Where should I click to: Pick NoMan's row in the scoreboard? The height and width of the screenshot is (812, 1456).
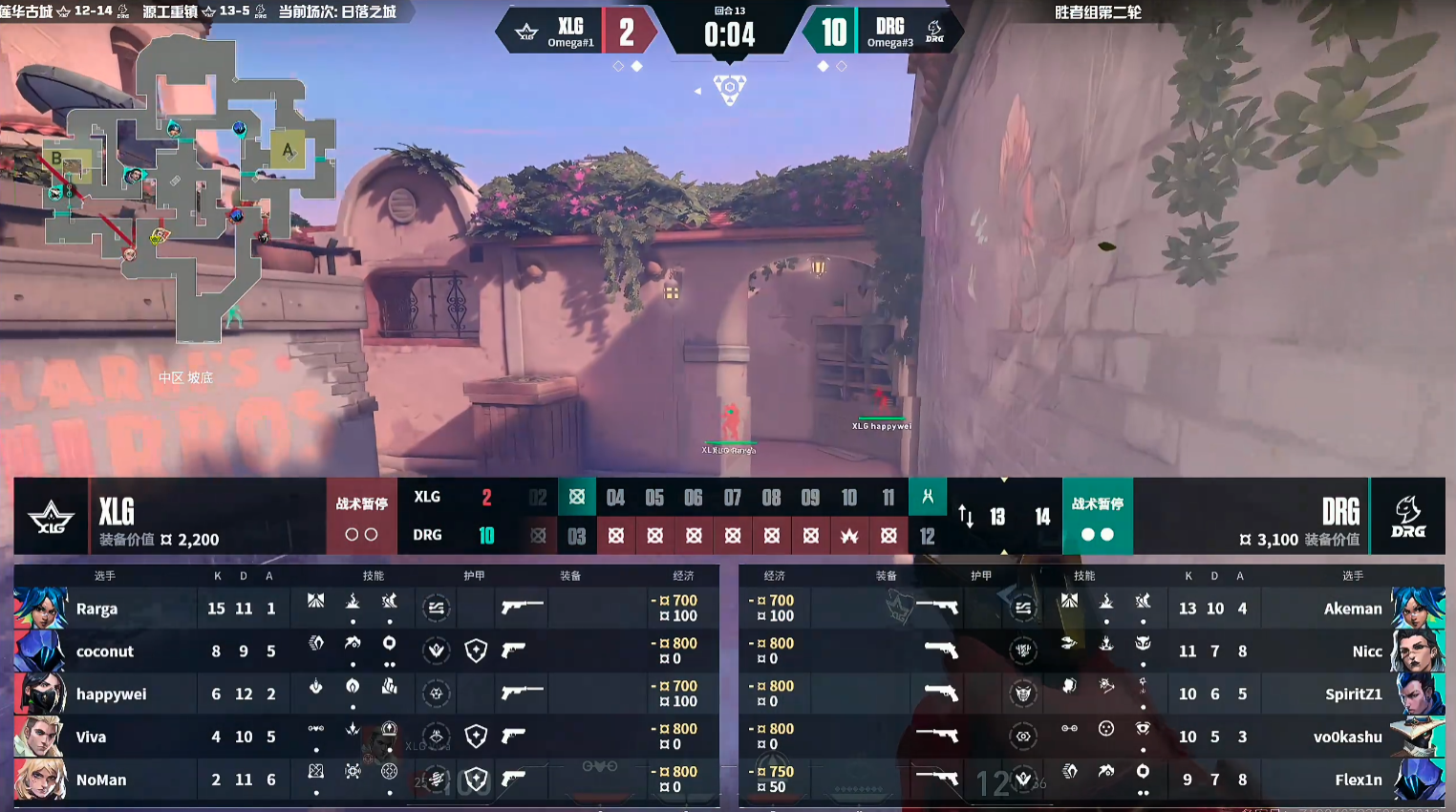(366, 780)
